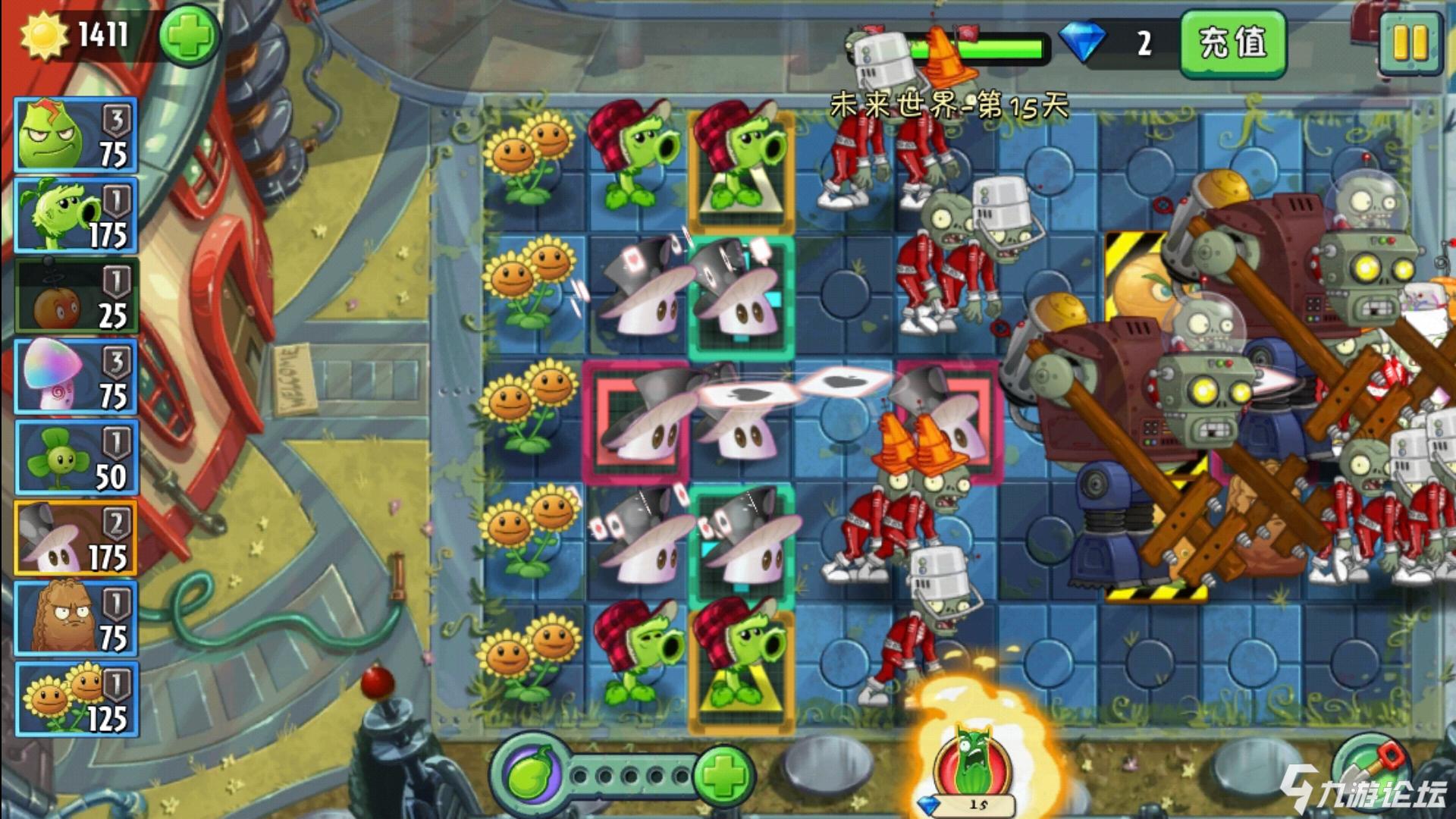Pick the dark orange bomb seed packet
This screenshot has height=819, width=1456.
76,297
